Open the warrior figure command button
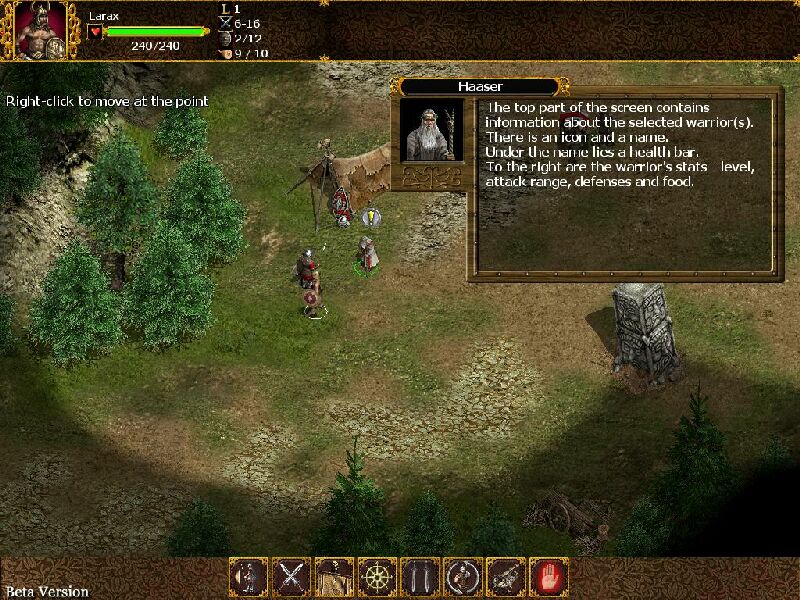The width and height of the screenshot is (800, 600). (x=248, y=577)
